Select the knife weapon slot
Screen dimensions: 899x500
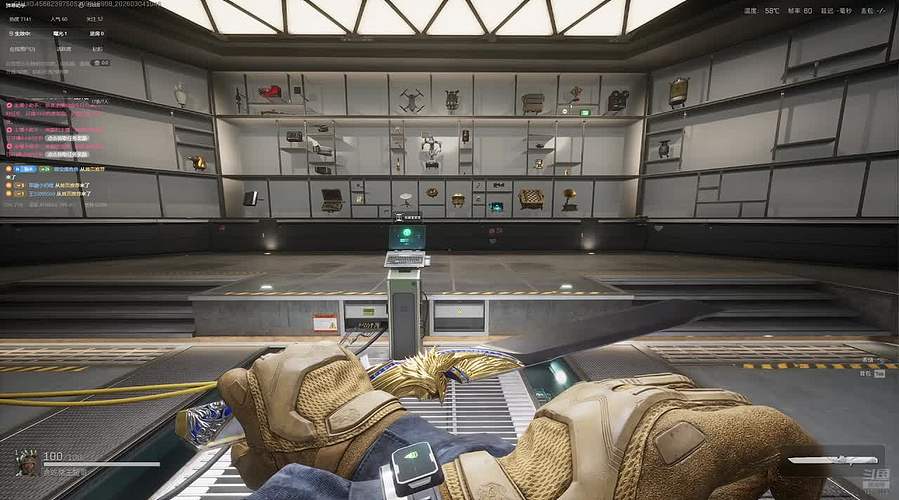(x=824, y=461)
